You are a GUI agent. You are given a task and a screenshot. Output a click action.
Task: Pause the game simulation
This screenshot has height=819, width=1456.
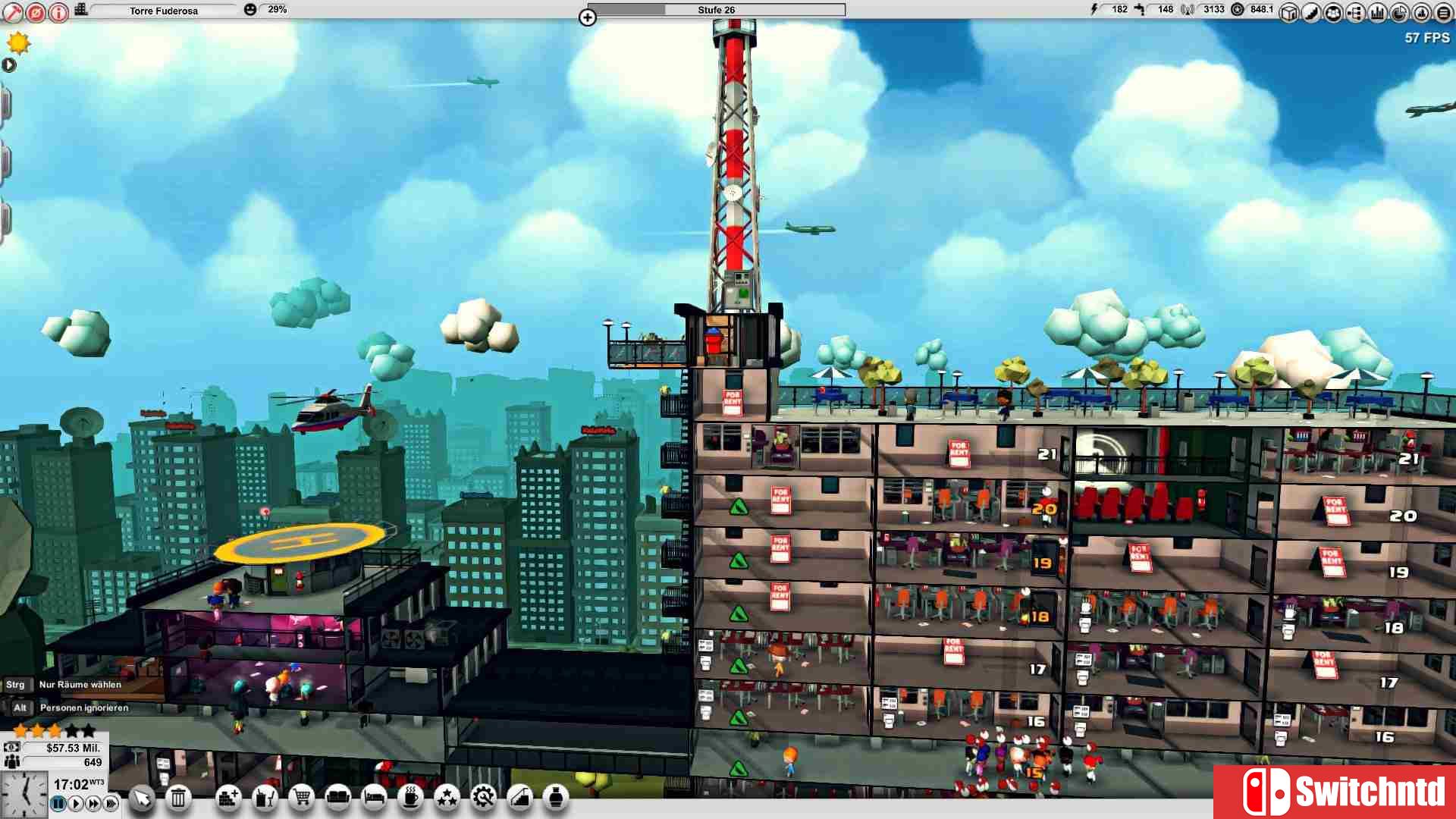pyautogui.click(x=58, y=802)
